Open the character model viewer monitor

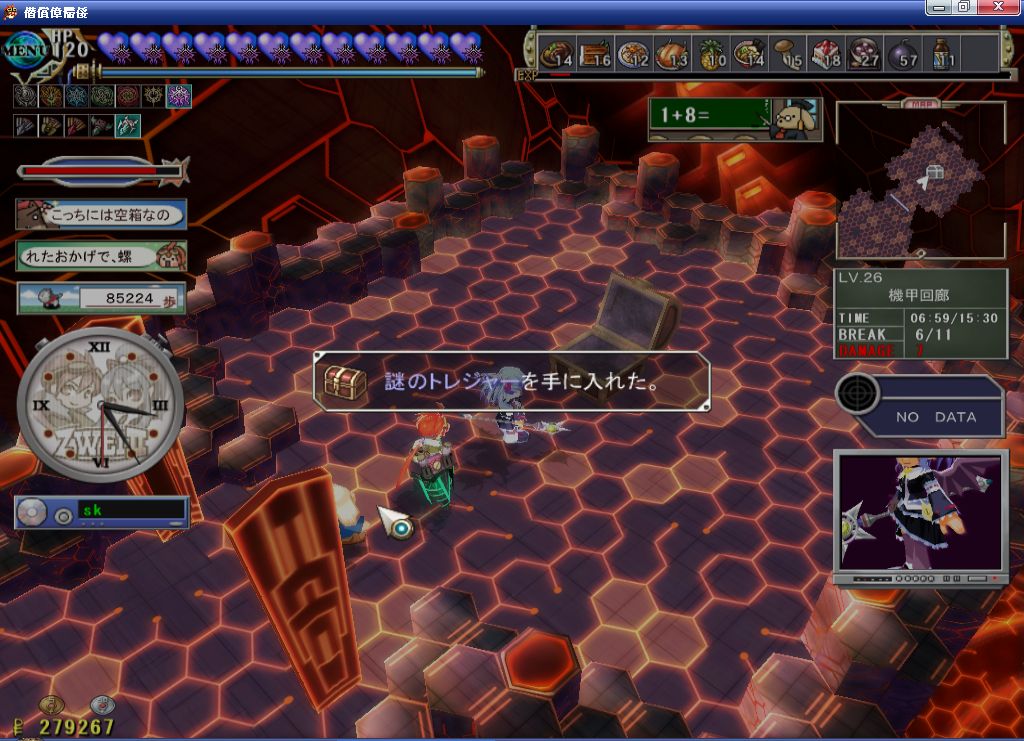(920, 512)
